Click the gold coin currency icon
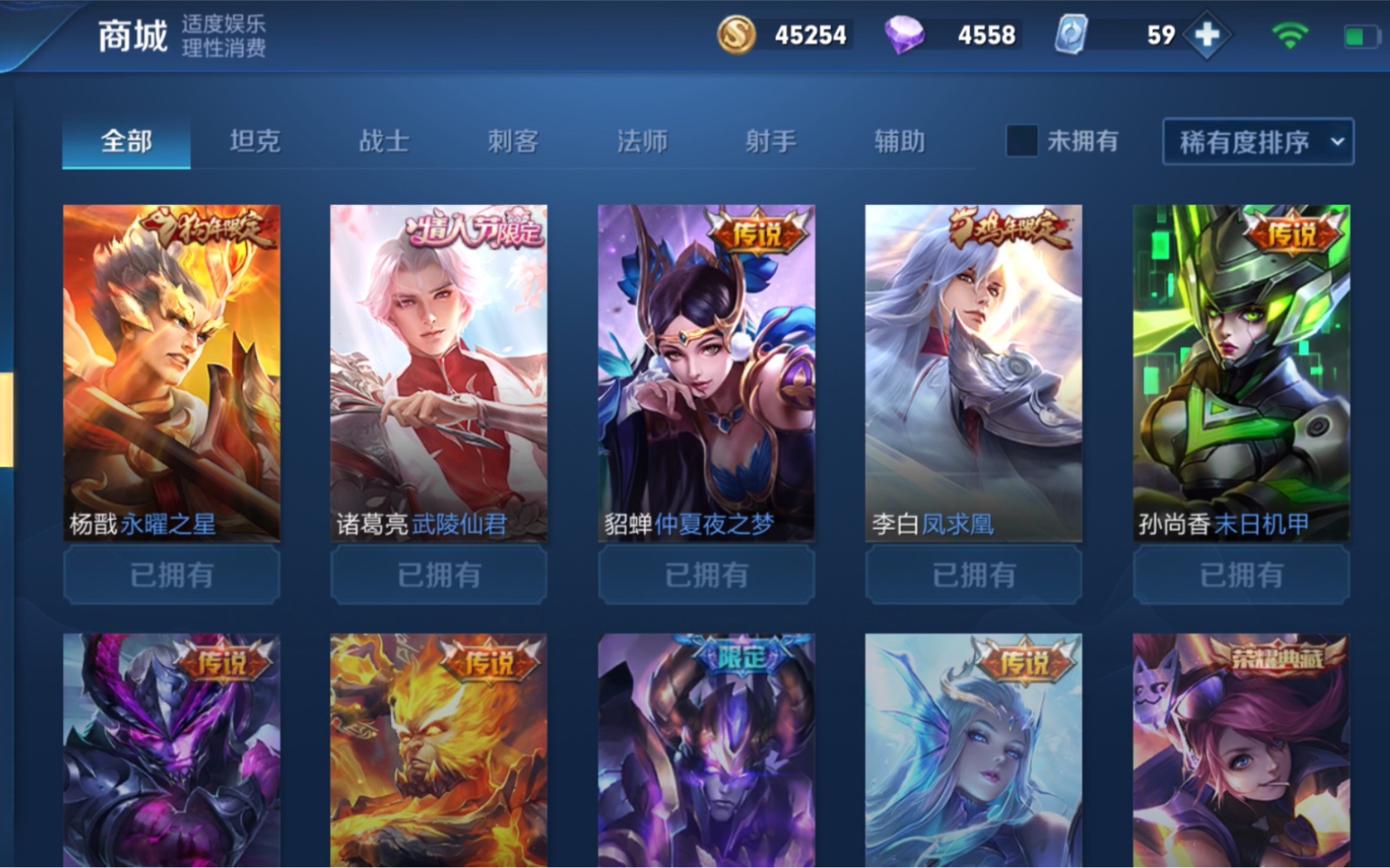Screen dimensions: 1390x868 (737, 35)
